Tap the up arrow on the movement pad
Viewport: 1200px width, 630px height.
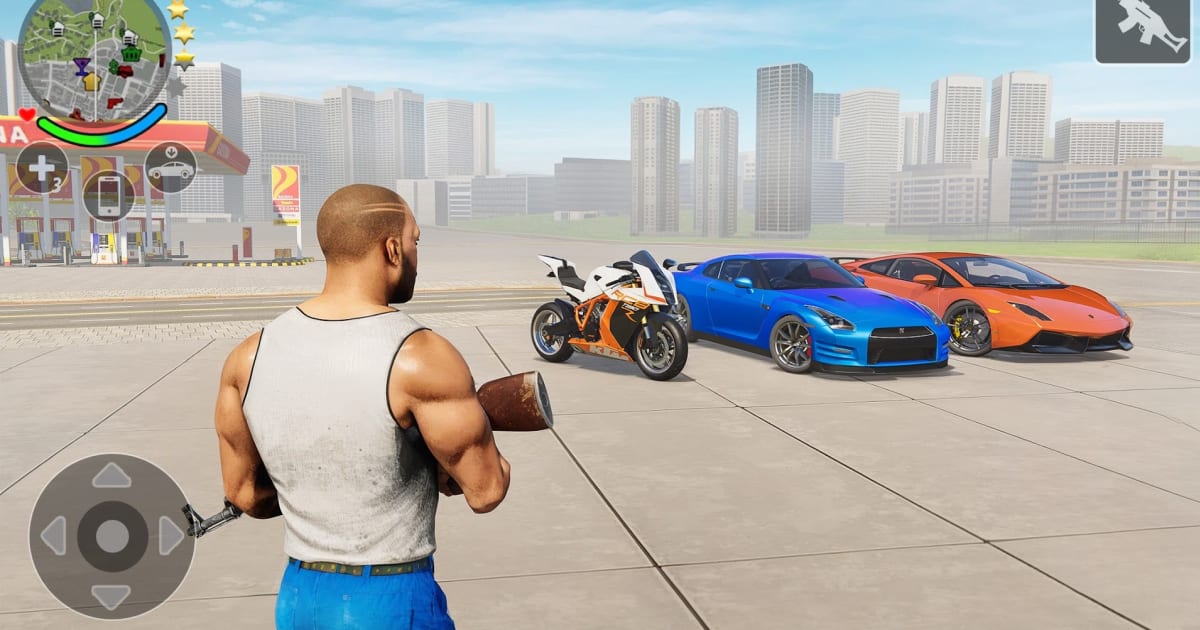coord(111,475)
